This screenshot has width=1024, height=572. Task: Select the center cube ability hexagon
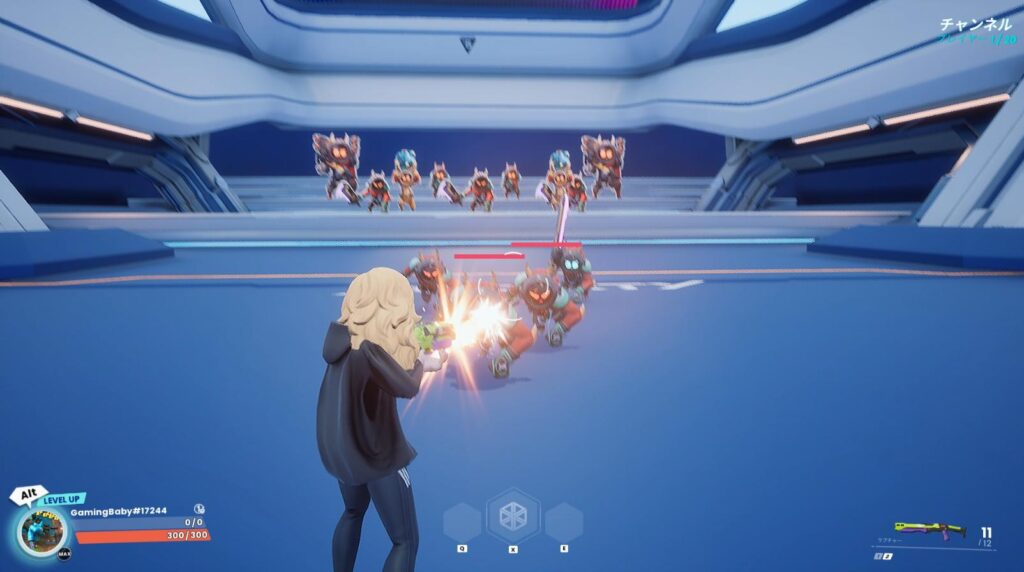click(x=513, y=516)
